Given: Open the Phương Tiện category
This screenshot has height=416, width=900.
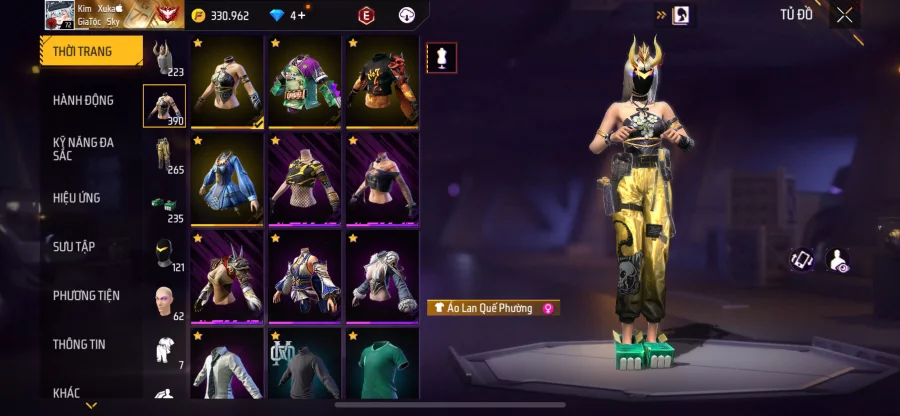Looking at the screenshot, I should 86,295.
